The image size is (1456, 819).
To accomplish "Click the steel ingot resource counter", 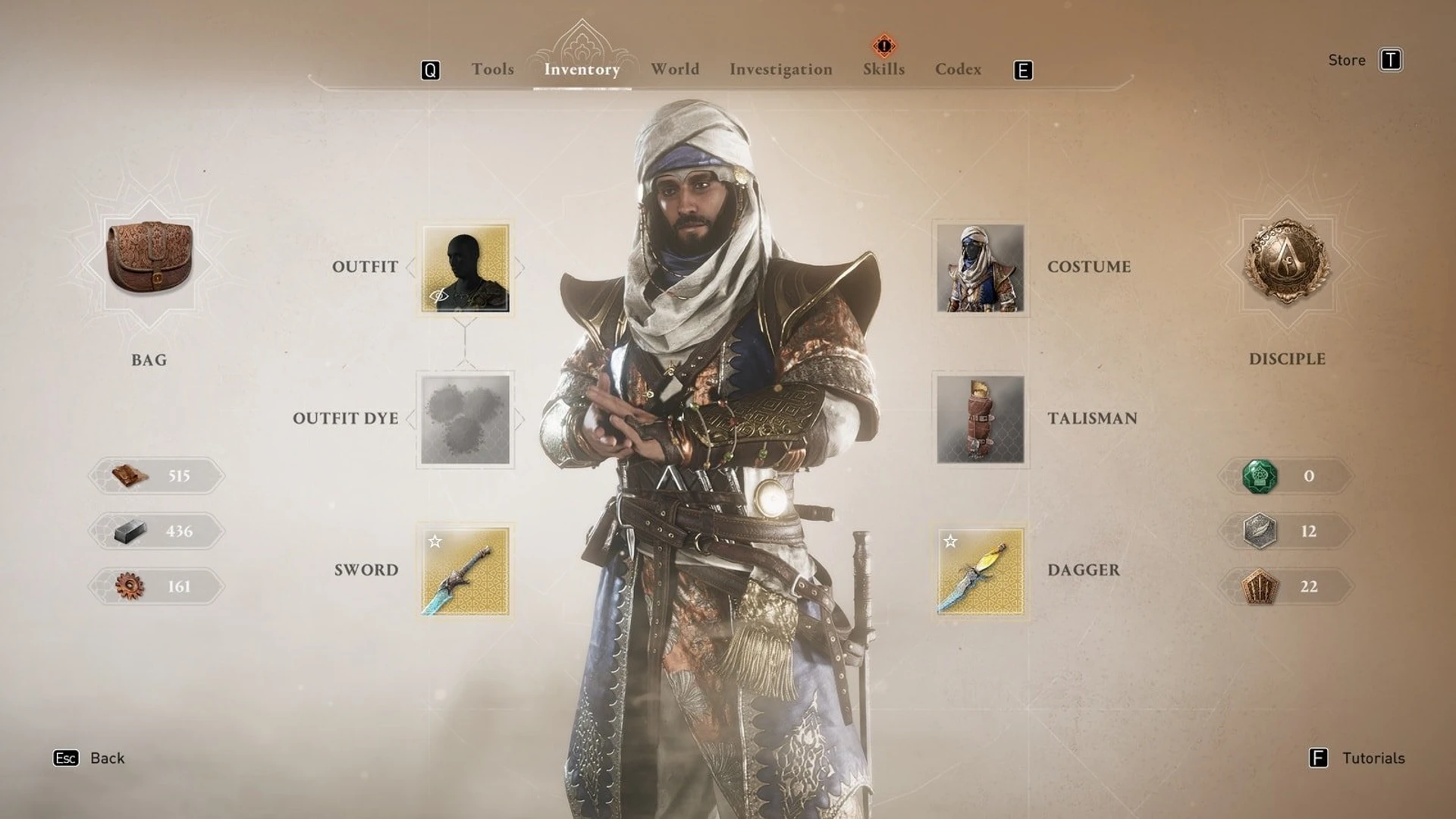I will pyautogui.click(x=155, y=531).
